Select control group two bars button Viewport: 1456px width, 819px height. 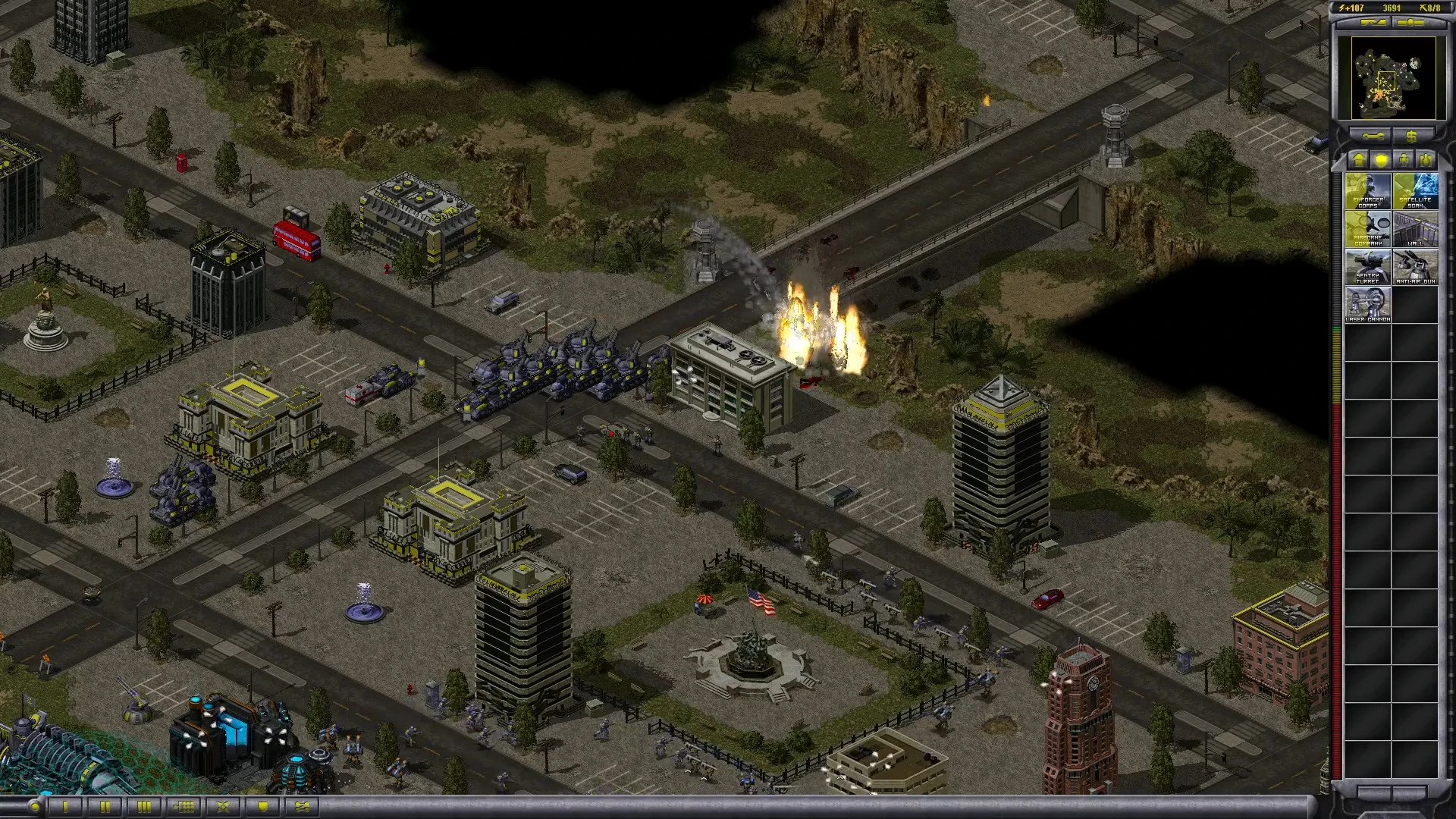pos(105,806)
